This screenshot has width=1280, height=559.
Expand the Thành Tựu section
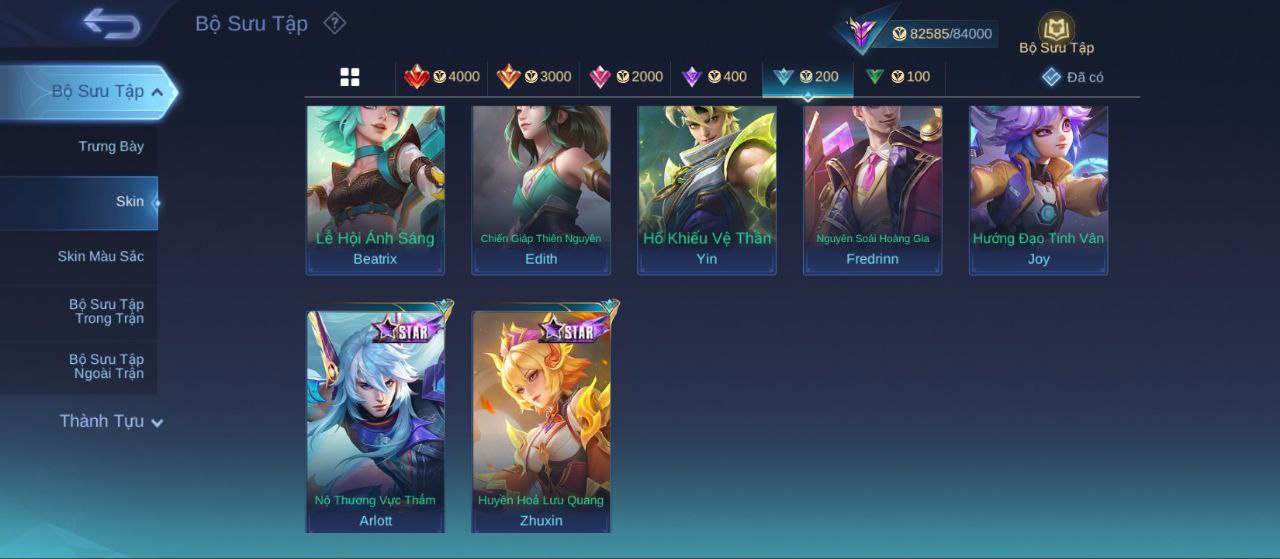click(110, 422)
